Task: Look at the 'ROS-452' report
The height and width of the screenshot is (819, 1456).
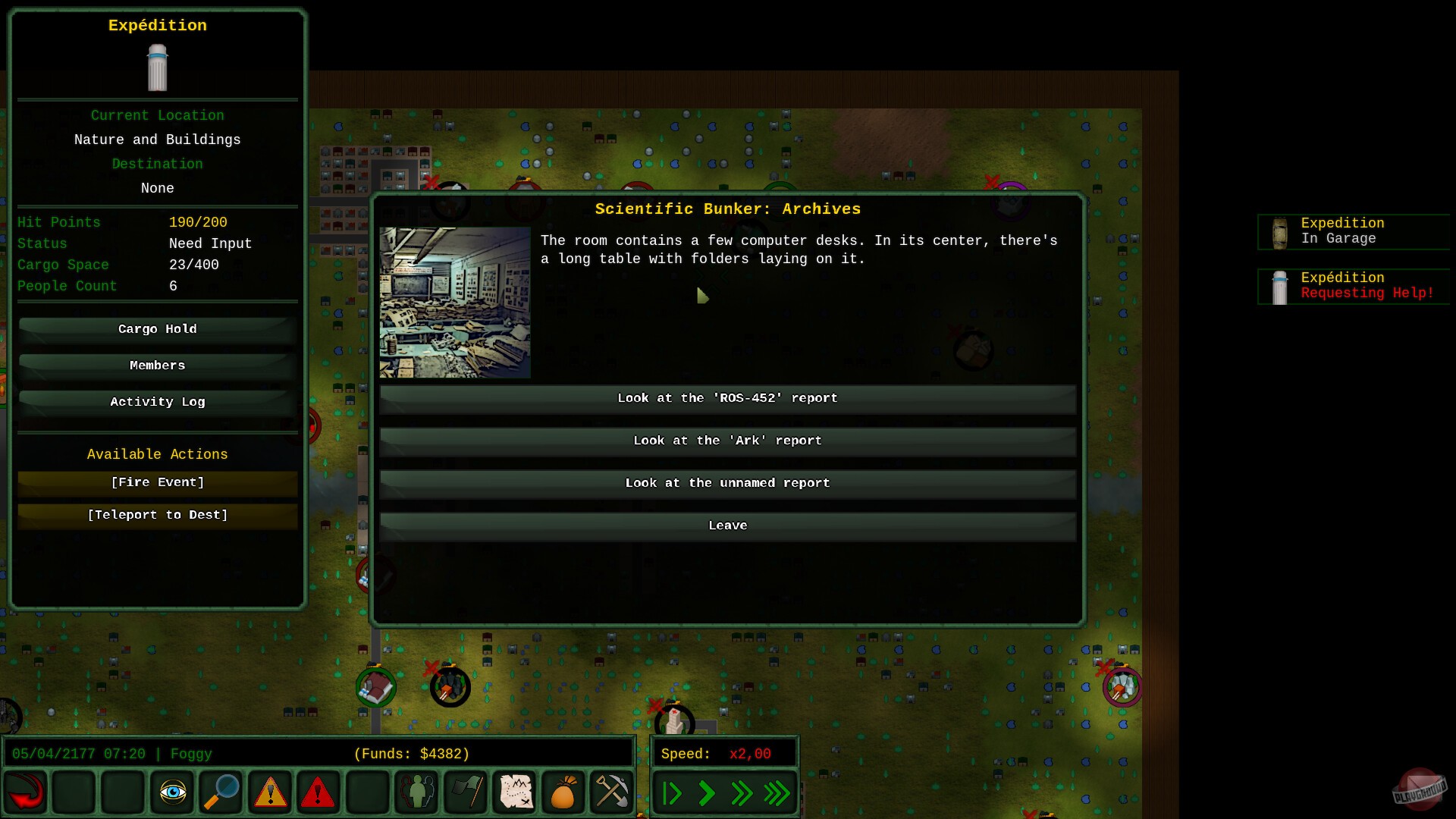Action: [728, 398]
